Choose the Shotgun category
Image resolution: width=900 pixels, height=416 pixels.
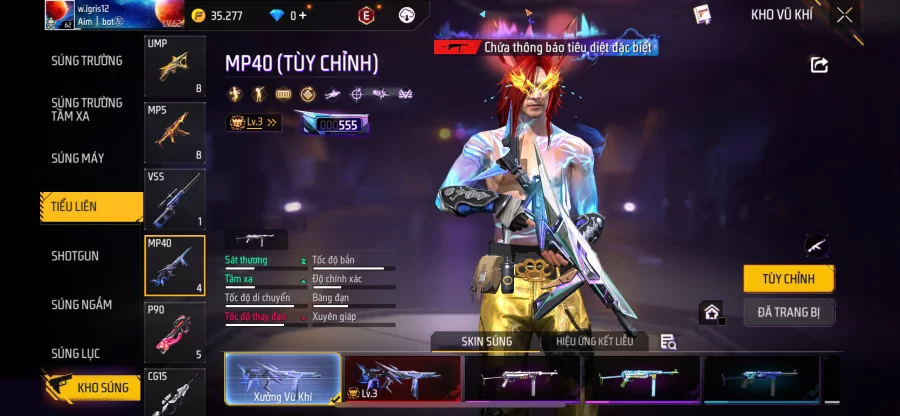pos(76,256)
